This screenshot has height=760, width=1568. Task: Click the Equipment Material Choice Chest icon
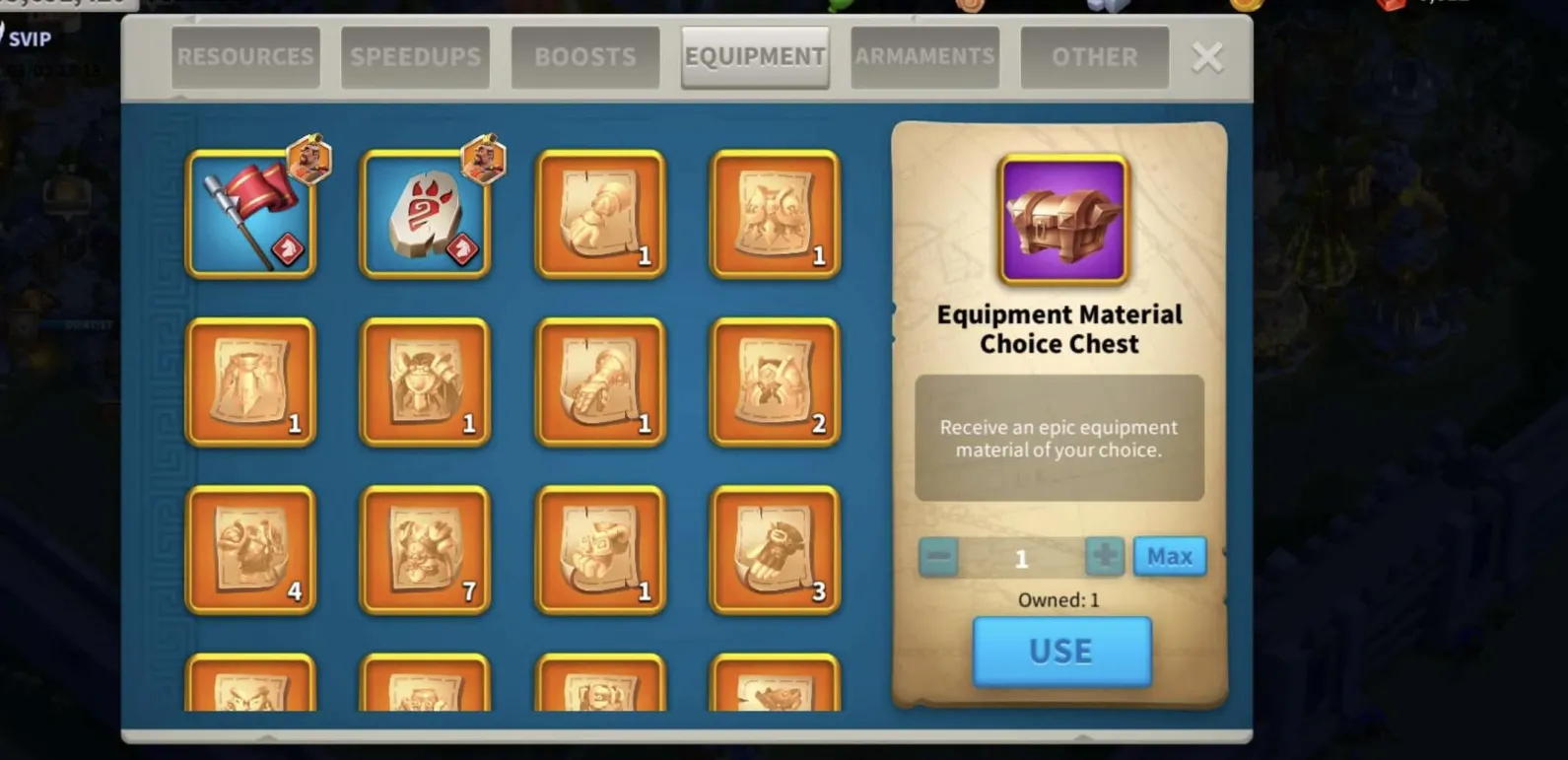pyautogui.click(x=1062, y=220)
